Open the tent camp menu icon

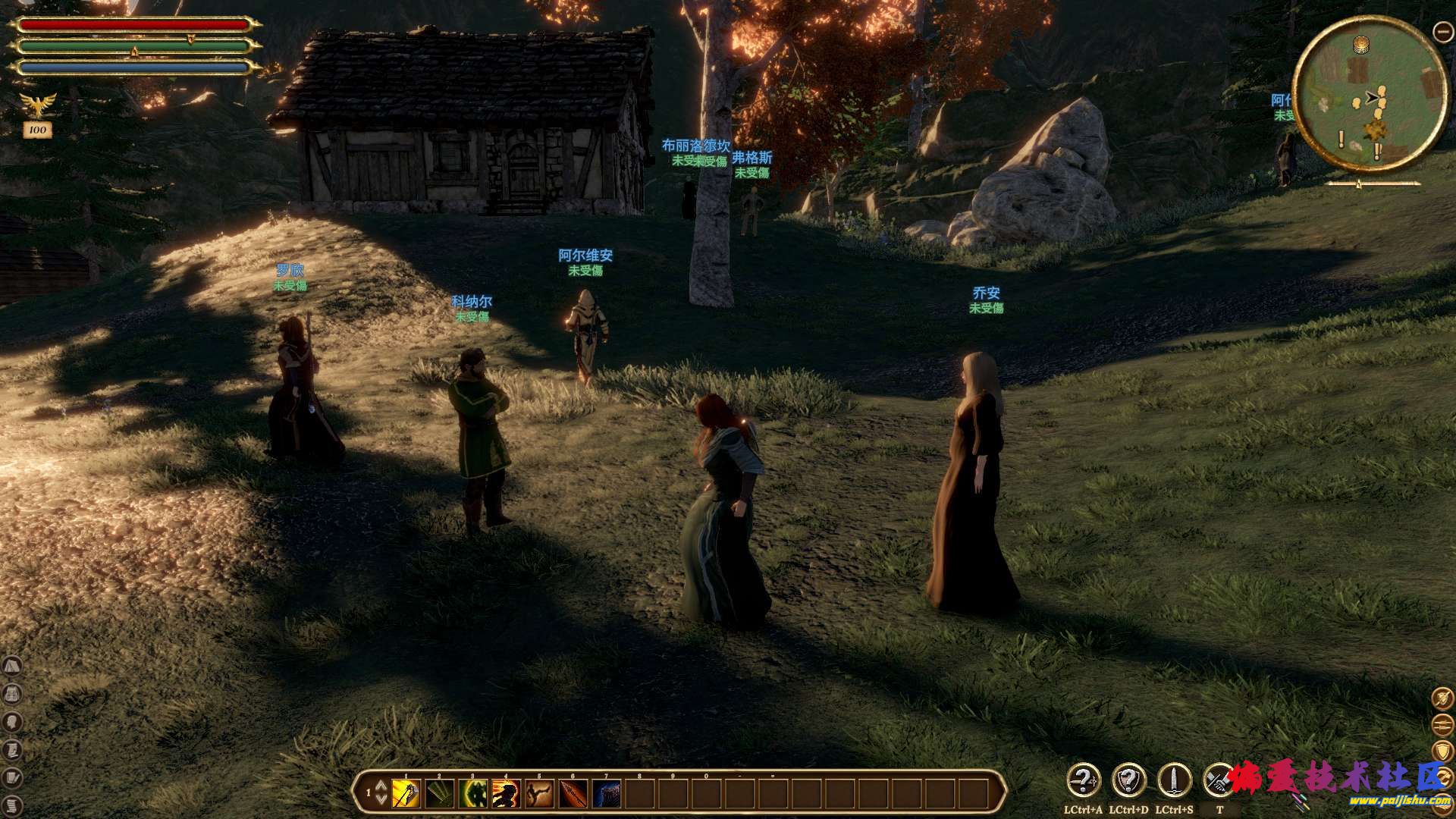(12, 667)
